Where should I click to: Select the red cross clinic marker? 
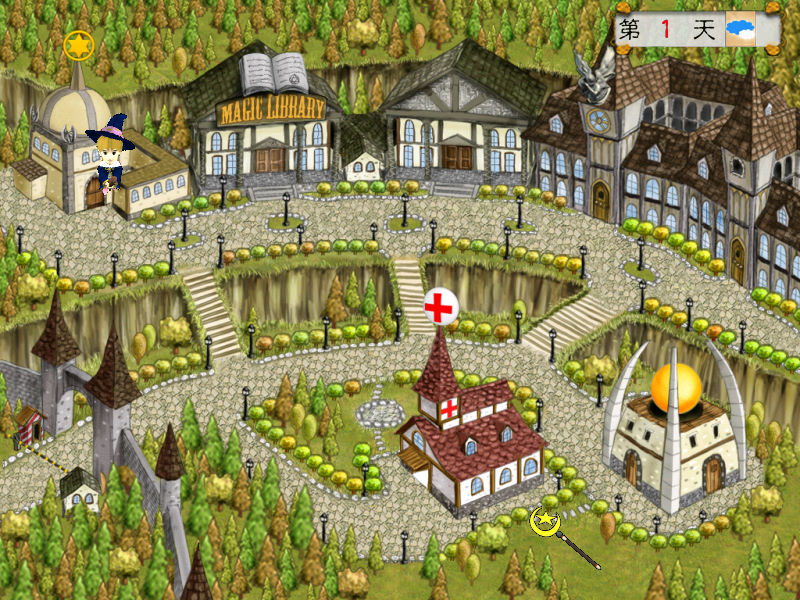[440, 306]
